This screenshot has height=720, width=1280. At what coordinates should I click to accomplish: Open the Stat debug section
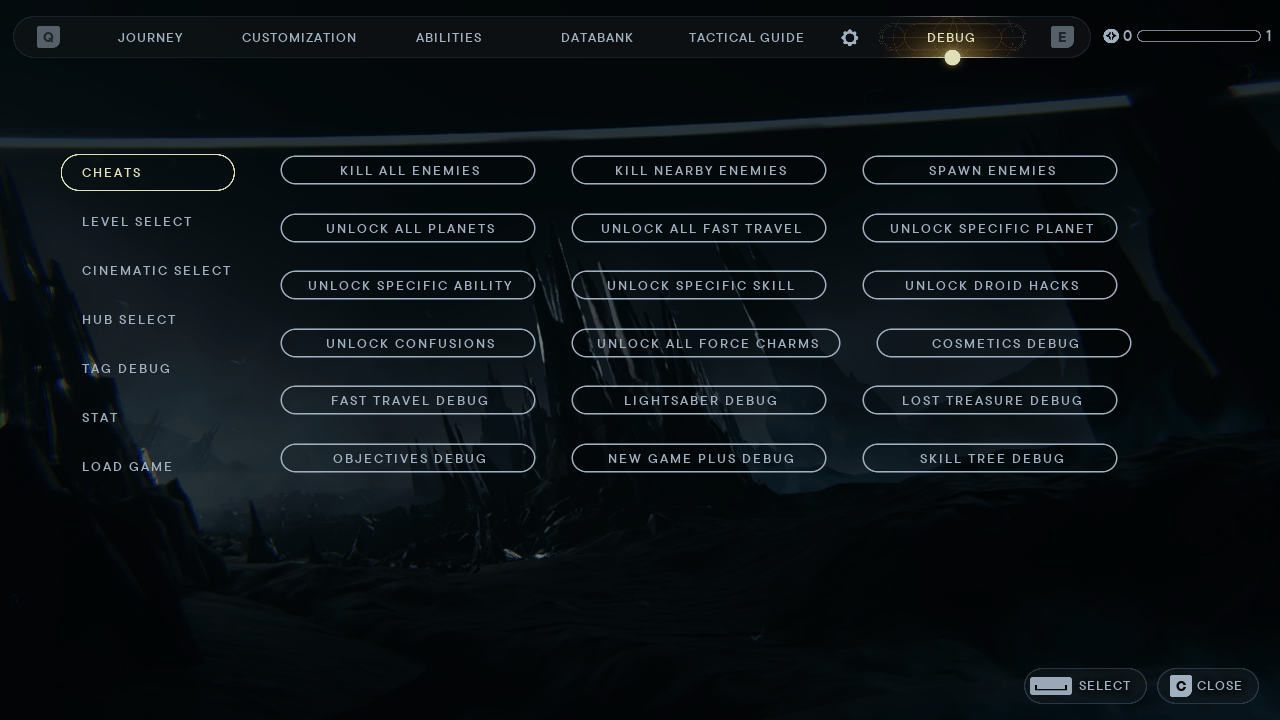pyautogui.click(x=100, y=417)
